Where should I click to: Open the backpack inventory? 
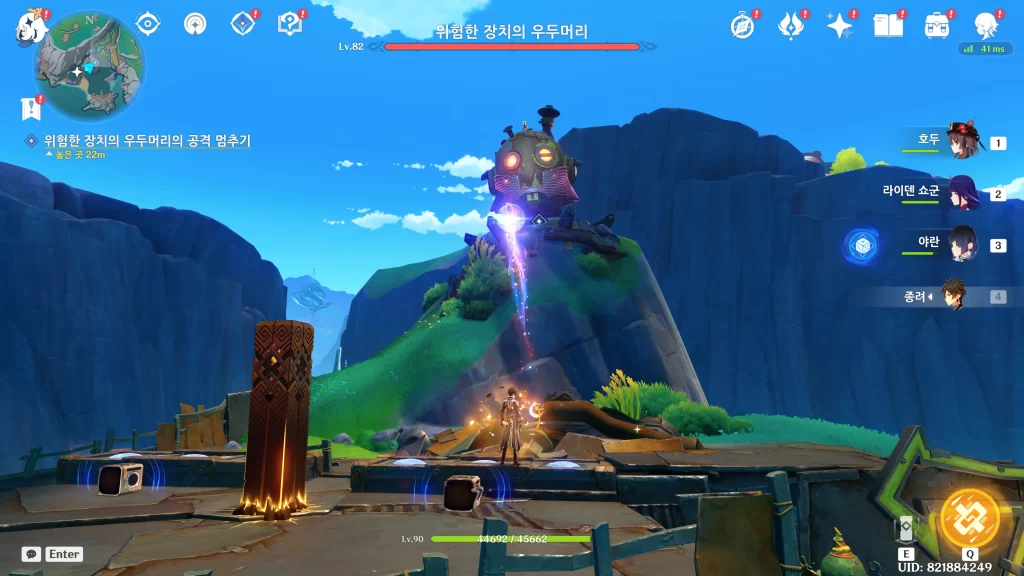point(937,26)
